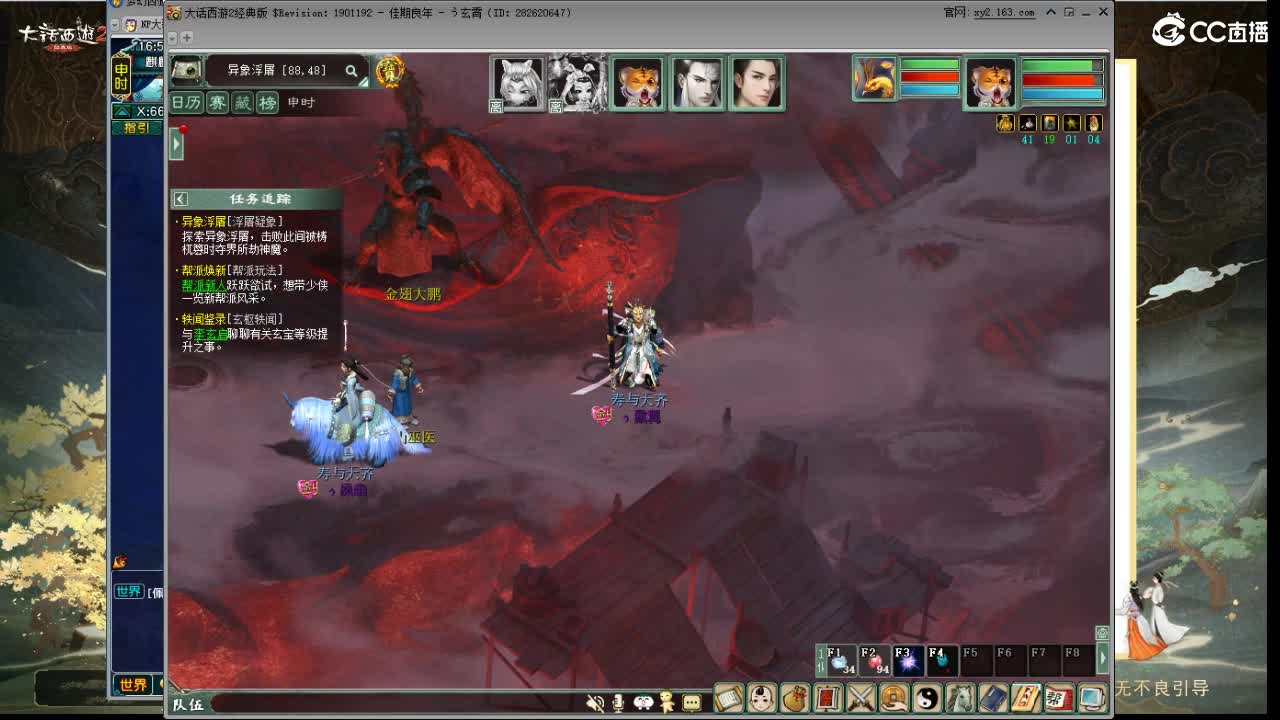Toggle the muted speaker sound icon
Screen dimensions: 1280x720
(595, 703)
